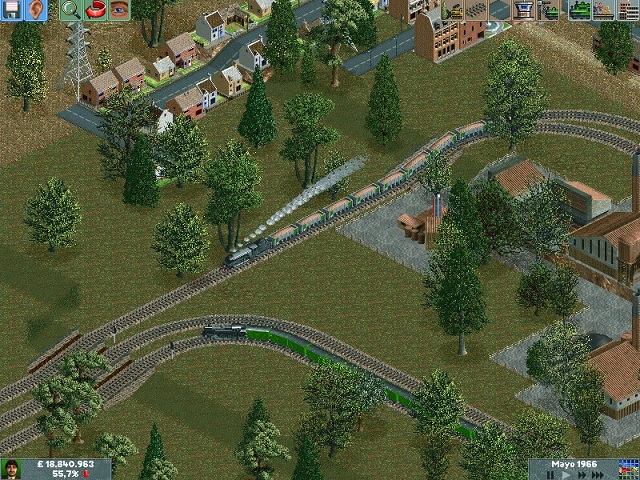Fast-forward the game speed
The height and width of the screenshot is (480, 640).
(580, 476)
